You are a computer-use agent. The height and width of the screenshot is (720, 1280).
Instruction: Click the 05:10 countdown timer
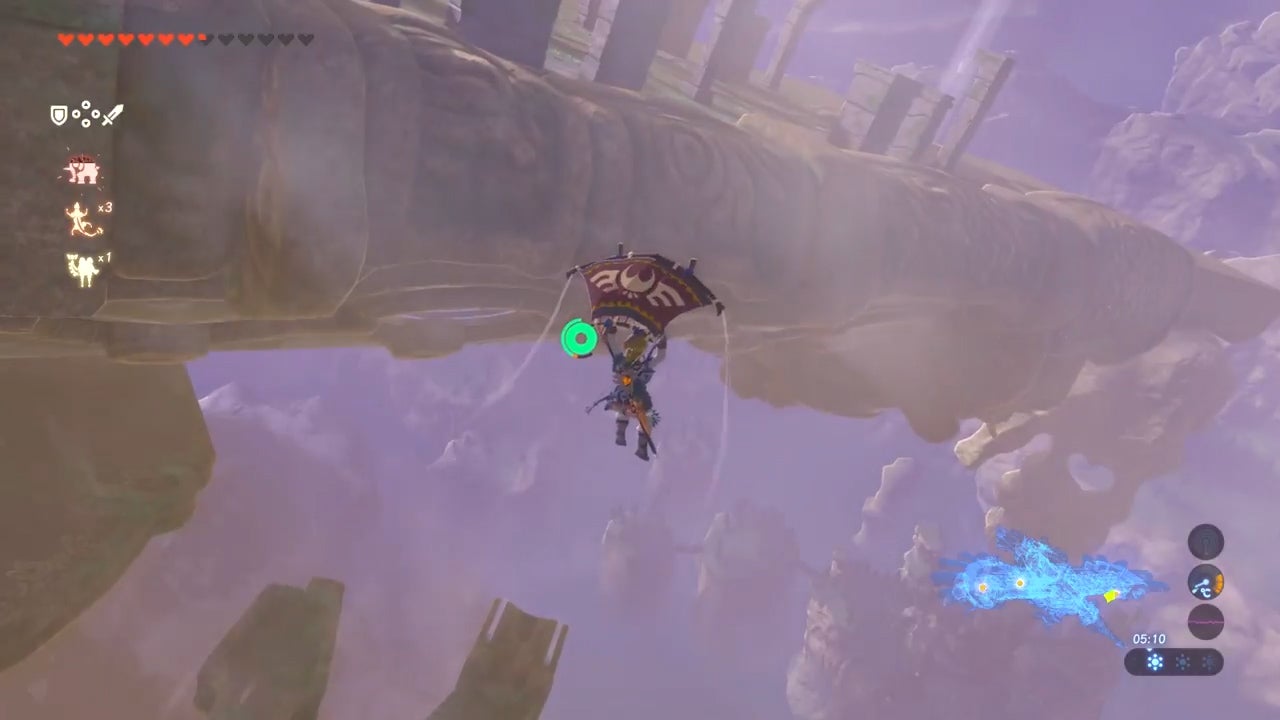[x=1150, y=638]
